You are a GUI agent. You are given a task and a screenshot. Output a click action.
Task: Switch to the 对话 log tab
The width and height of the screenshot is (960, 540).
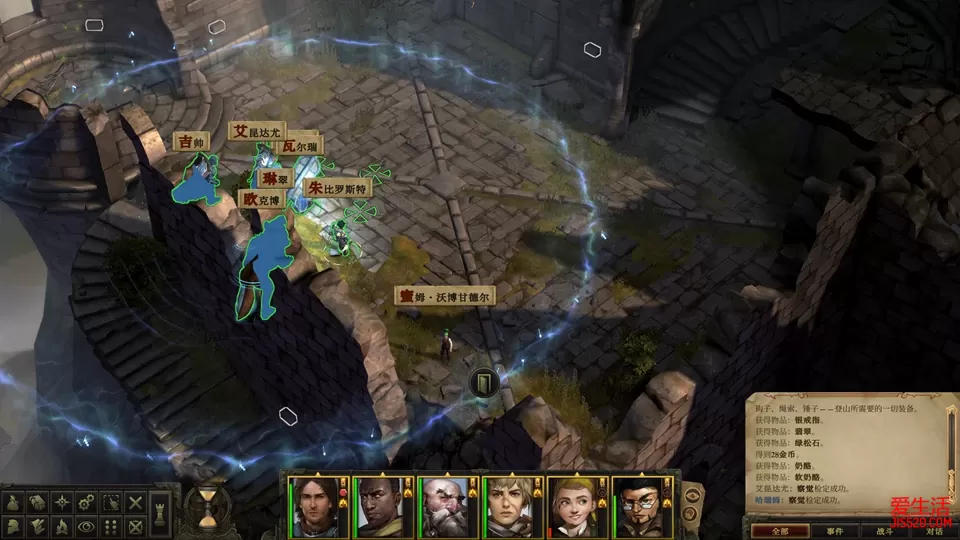click(932, 531)
